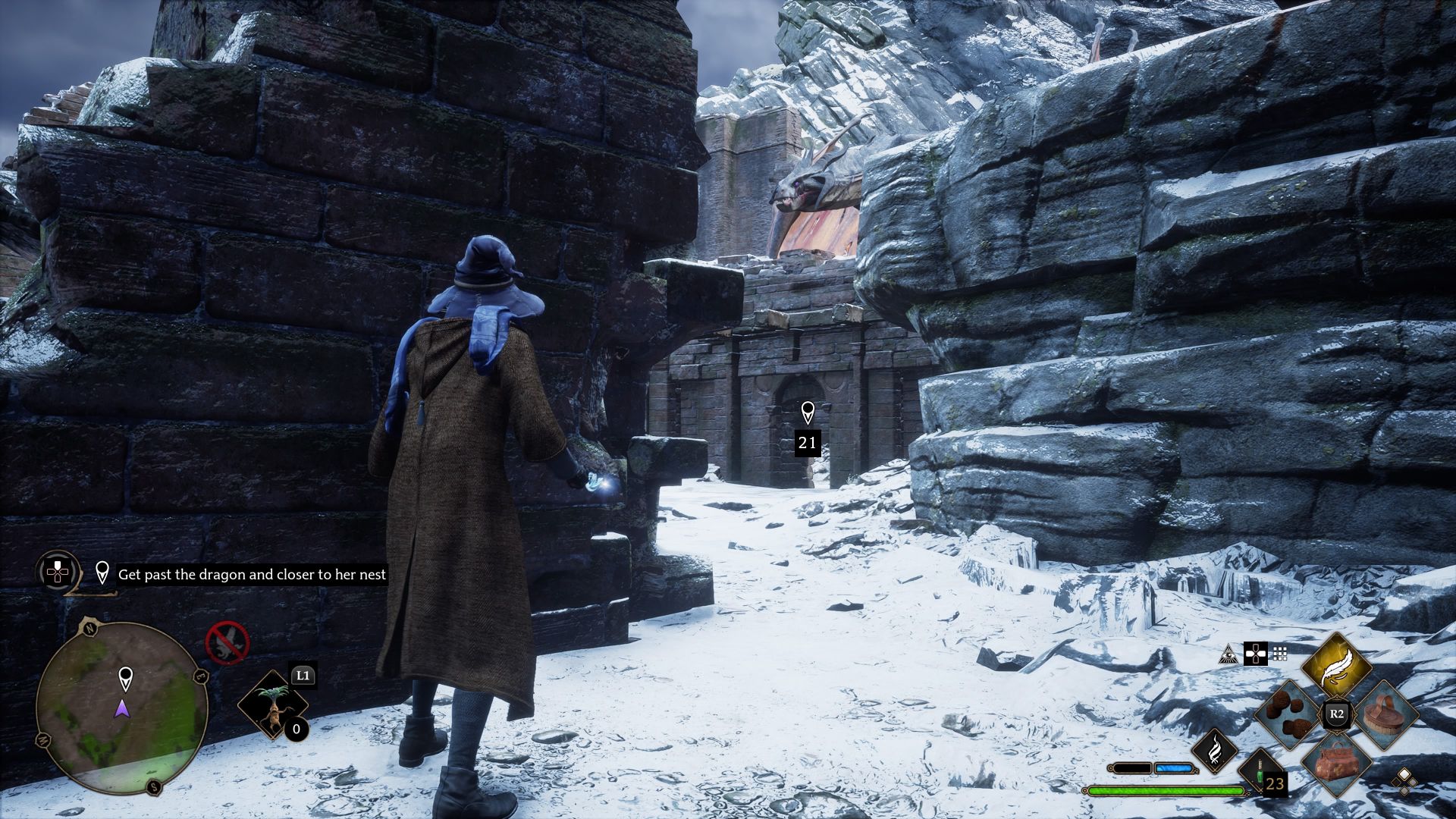Select the golden feather spell icon
This screenshot has height=819, width=1456.
[1336, 667]
